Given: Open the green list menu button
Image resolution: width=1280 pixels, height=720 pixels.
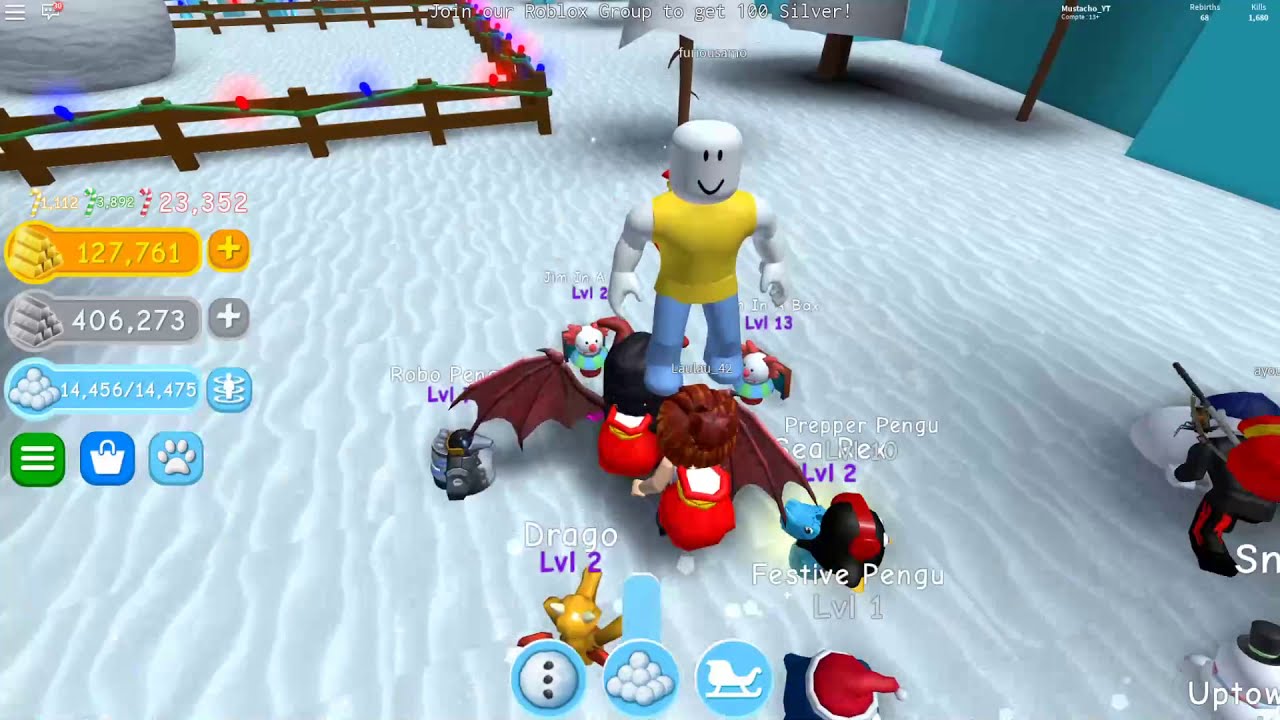Looking at the screenshot, I should [38, 460].
